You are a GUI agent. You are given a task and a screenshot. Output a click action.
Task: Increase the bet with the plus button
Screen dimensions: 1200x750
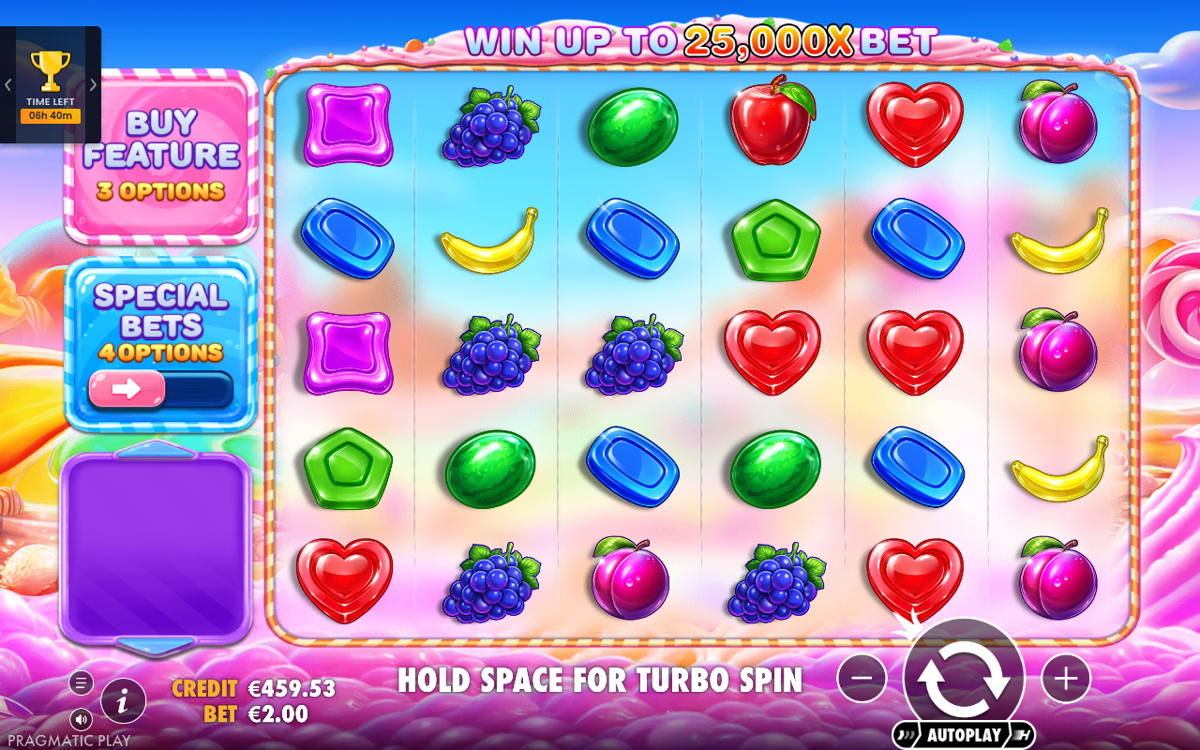click(x=1066, y=679)
